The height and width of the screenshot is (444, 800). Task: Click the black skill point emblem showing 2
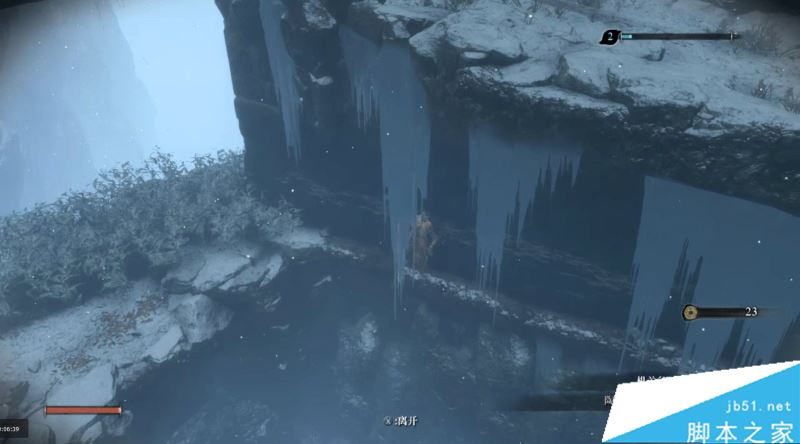(x=609, y=38)
